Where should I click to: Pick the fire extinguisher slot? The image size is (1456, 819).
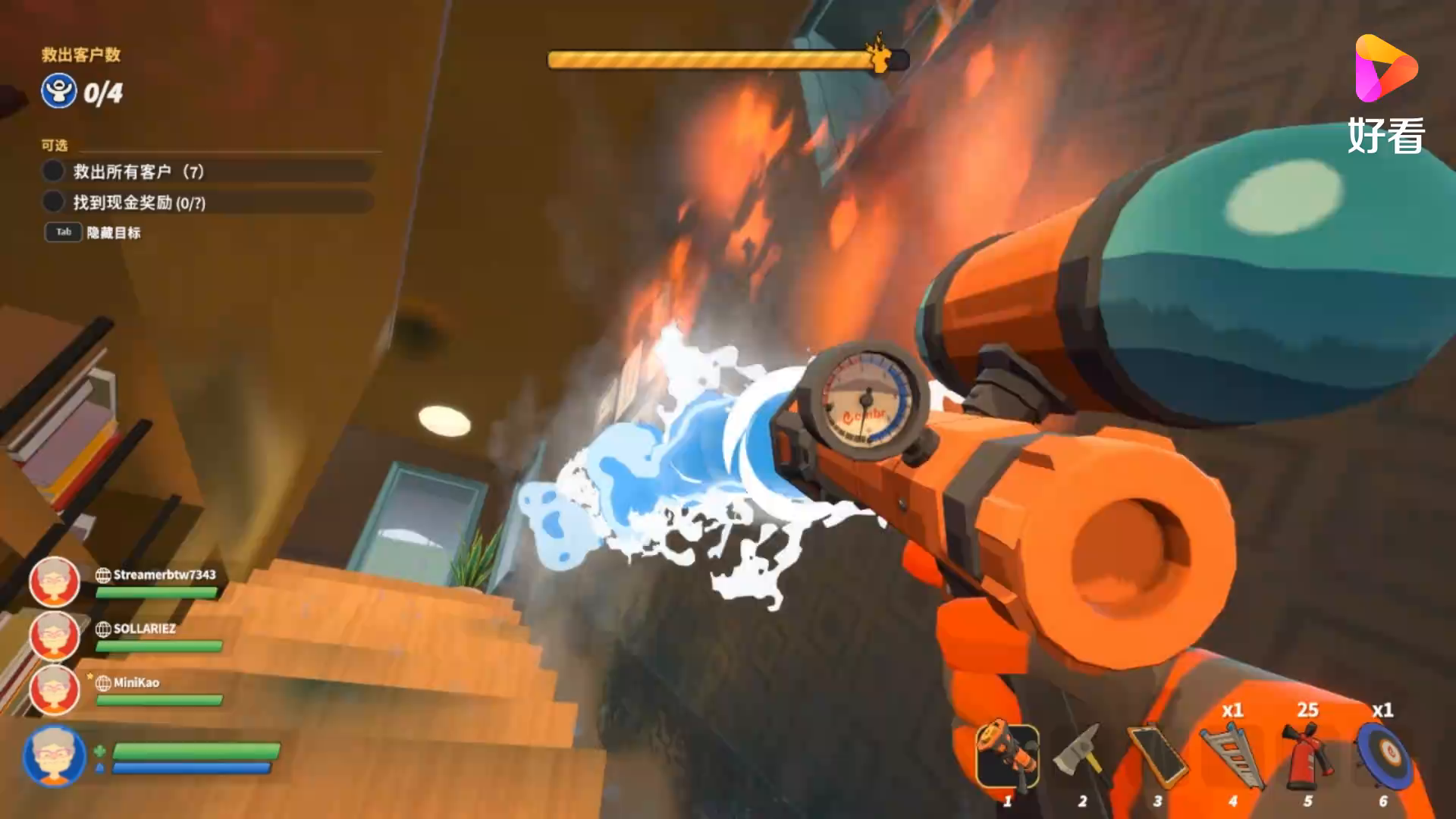tap(1307, 757)
